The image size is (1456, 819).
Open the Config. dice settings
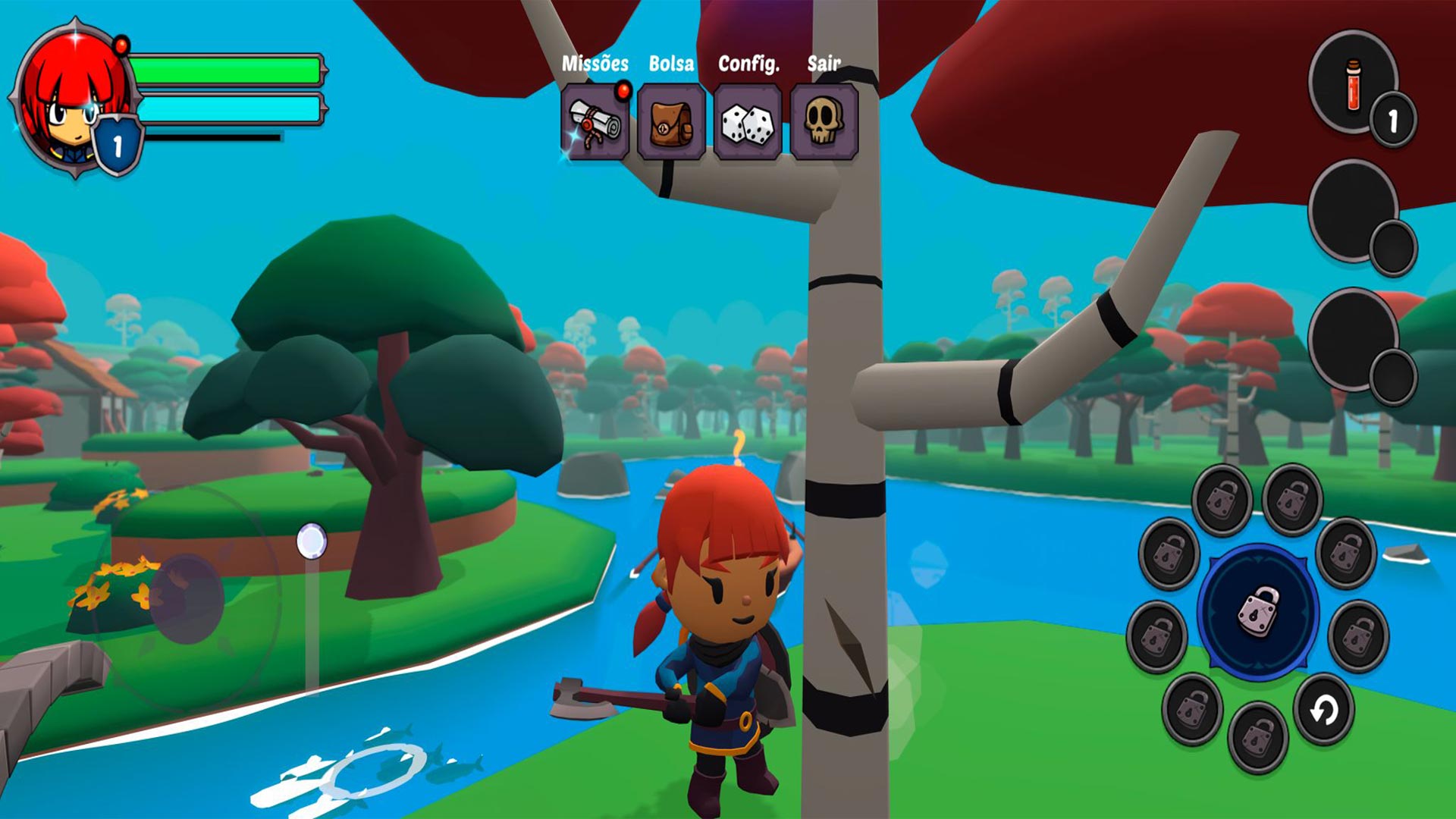click(x=748, y=122)
